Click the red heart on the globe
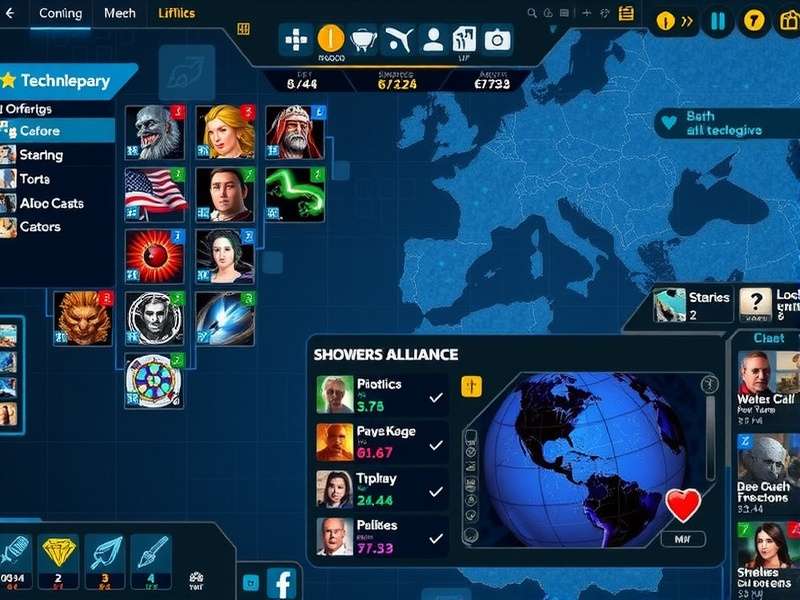800x600 pixels. (683, 506)
